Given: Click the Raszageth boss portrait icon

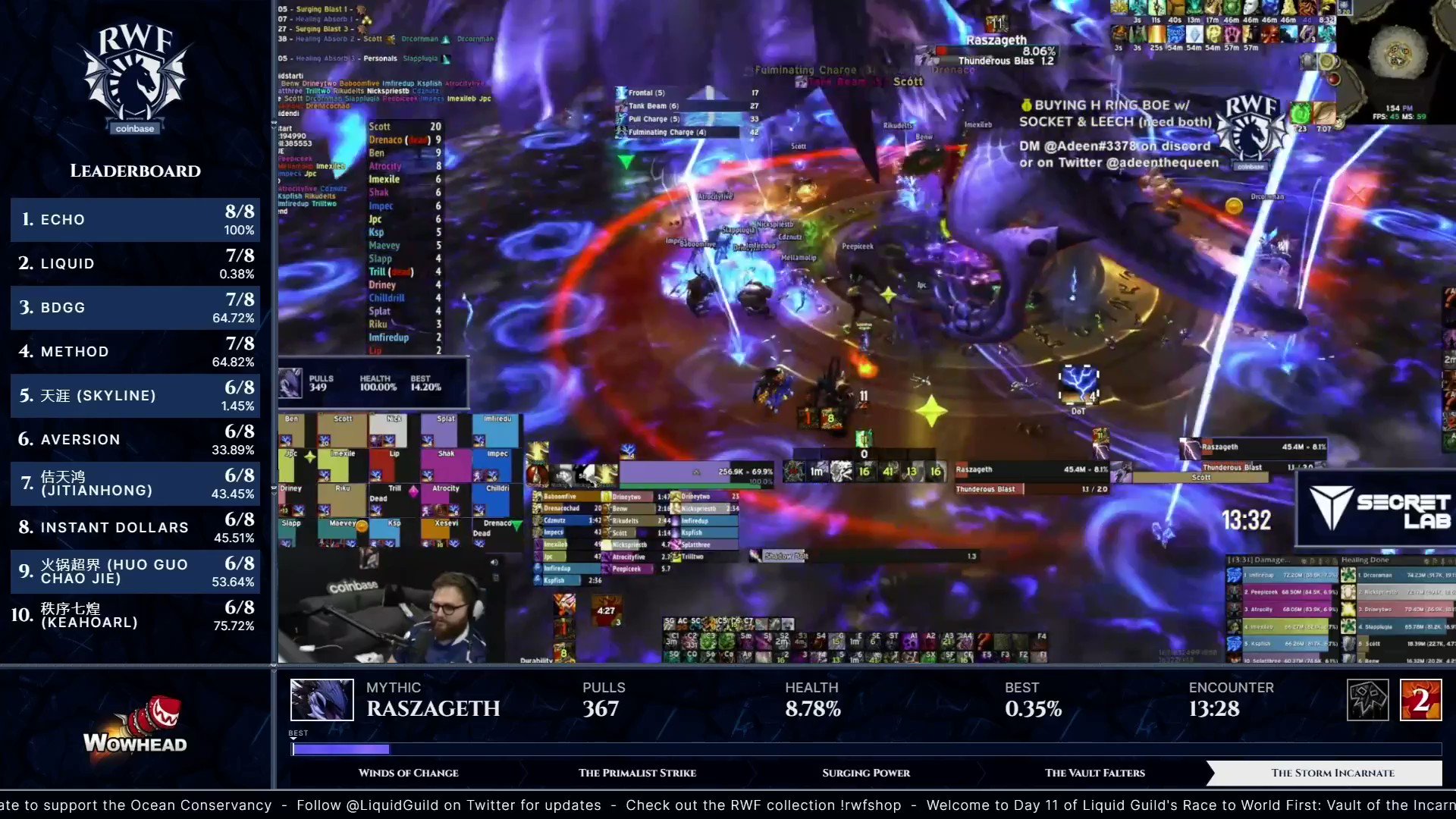Looking at the screenshot, I should coord(322,699).
